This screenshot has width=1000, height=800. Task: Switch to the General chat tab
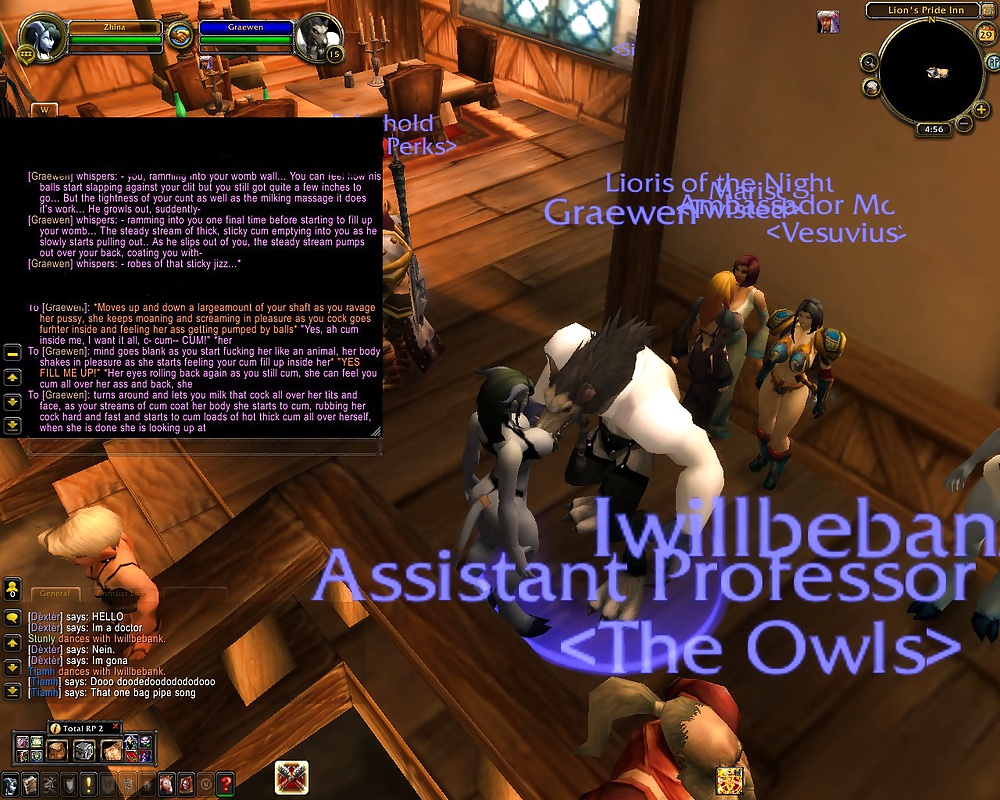[55, 593]
